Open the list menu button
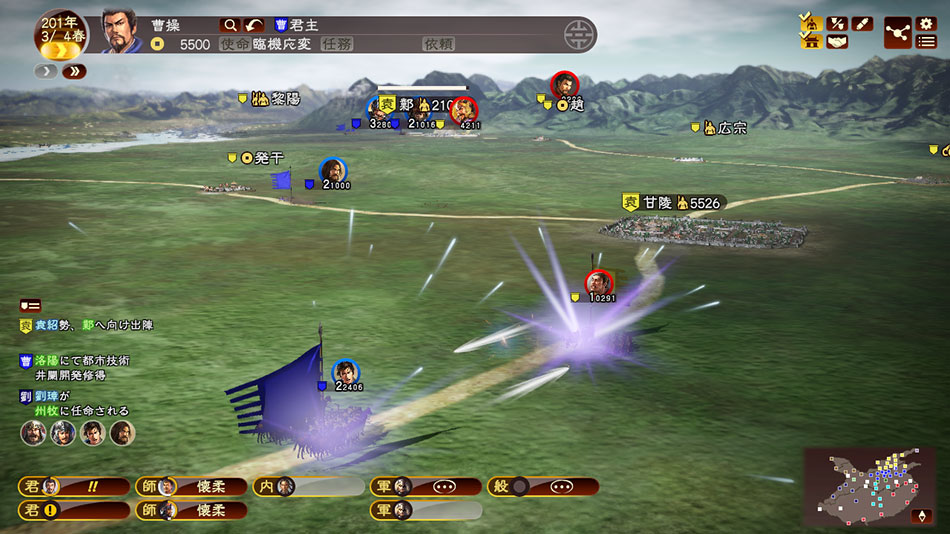950x534 pixels. [x=925, y=42]
